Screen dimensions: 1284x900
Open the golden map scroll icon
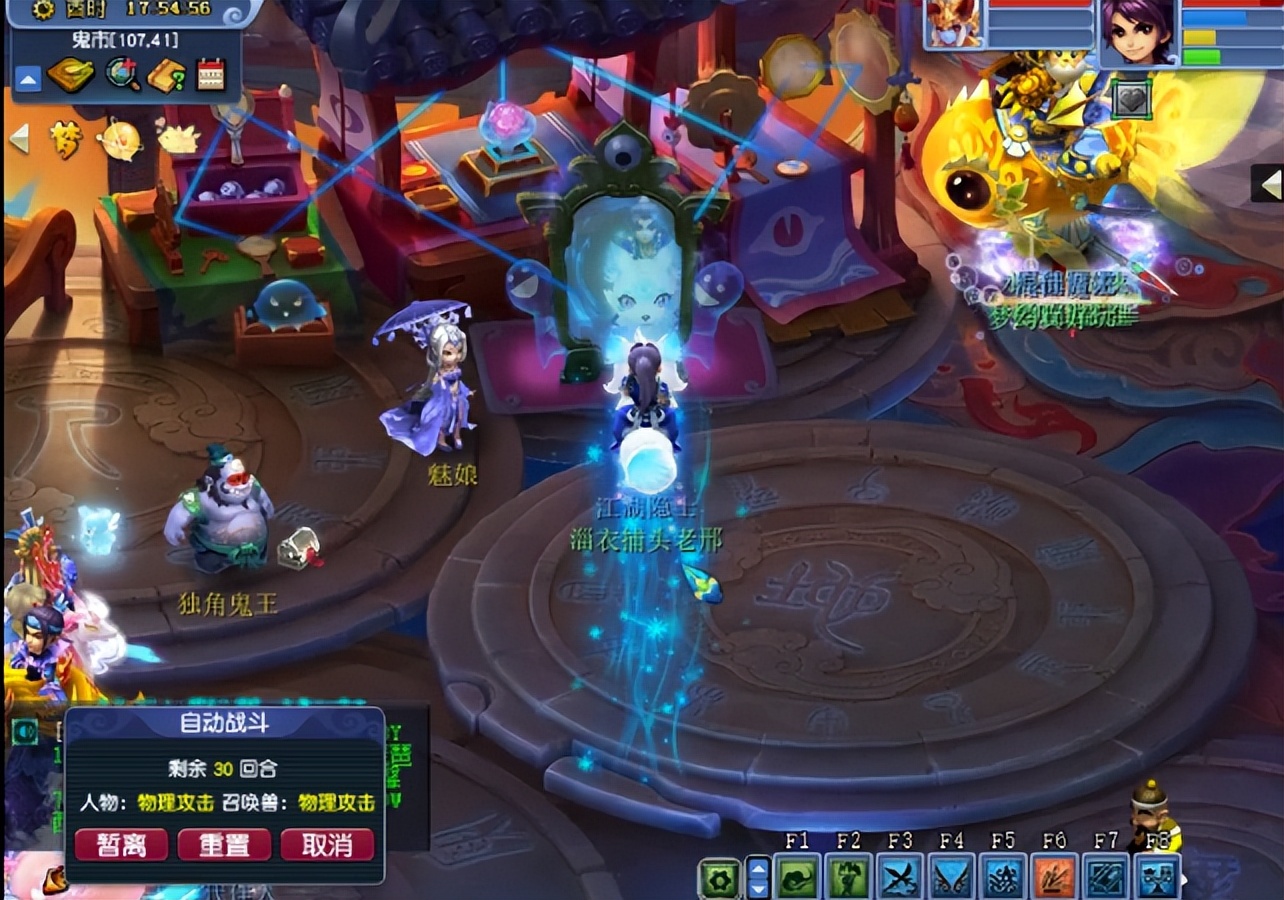point(70,75)
